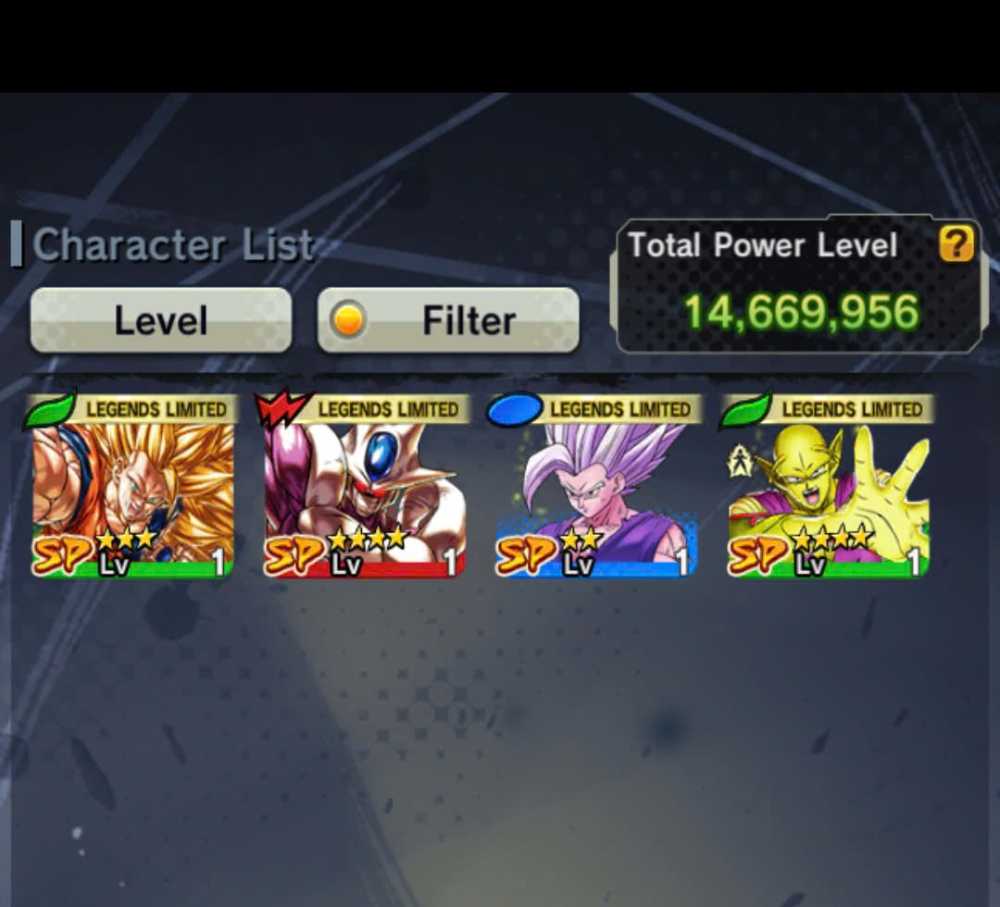
Task: Open the Level sort button
Action: click(161, 321)
